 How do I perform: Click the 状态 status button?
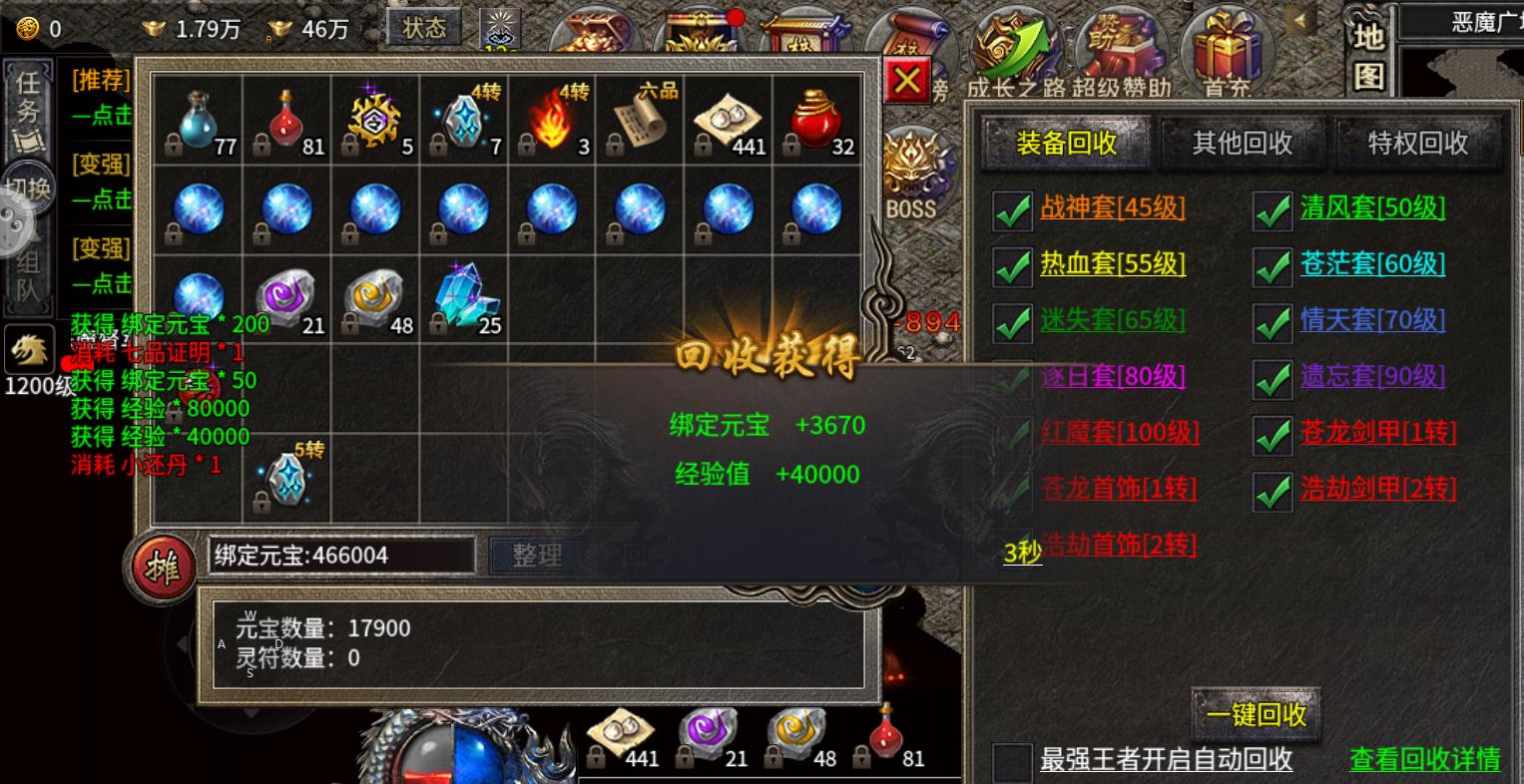[x=424, y=28]
